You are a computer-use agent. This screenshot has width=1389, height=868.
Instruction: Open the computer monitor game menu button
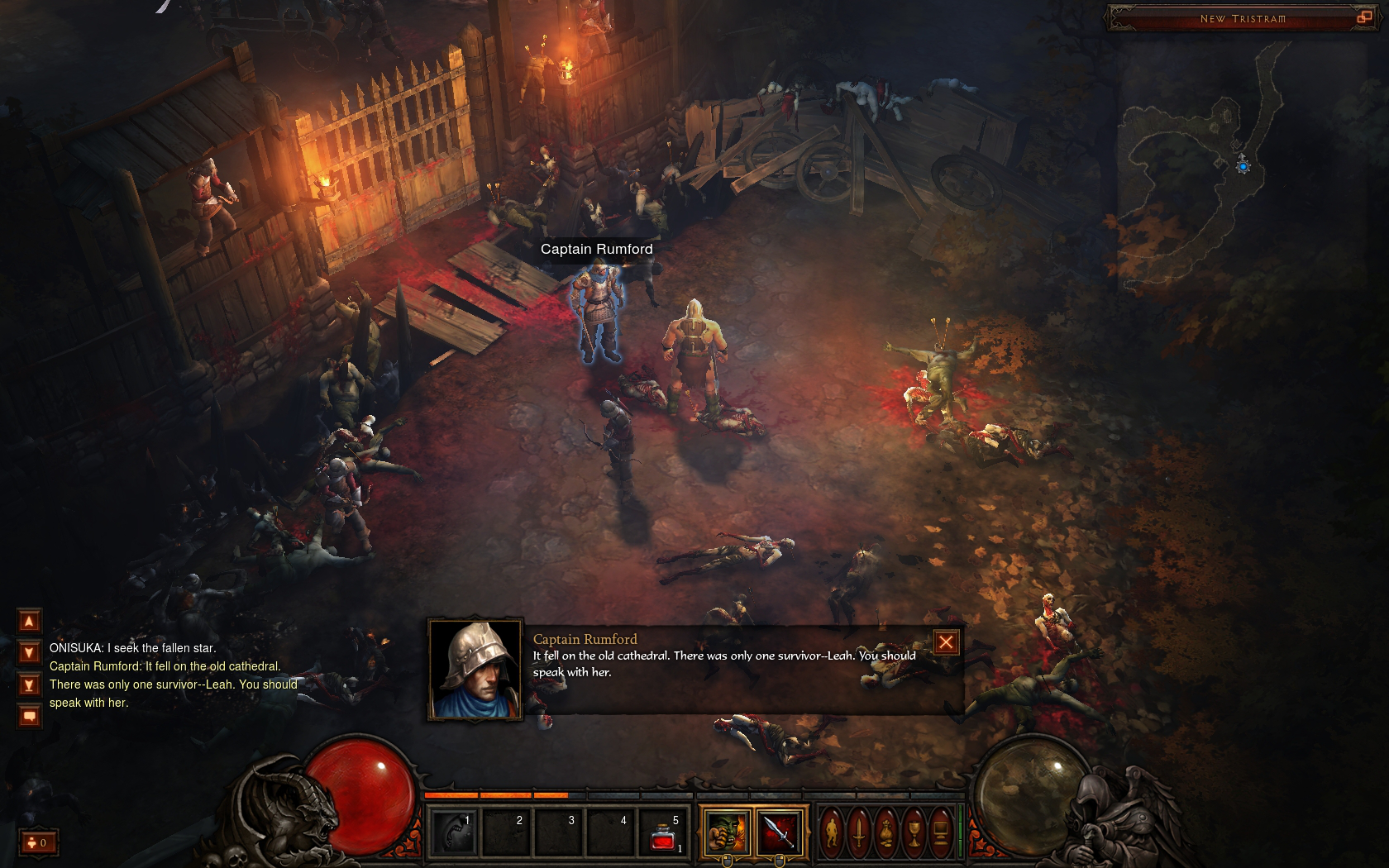tap(941, 832)
